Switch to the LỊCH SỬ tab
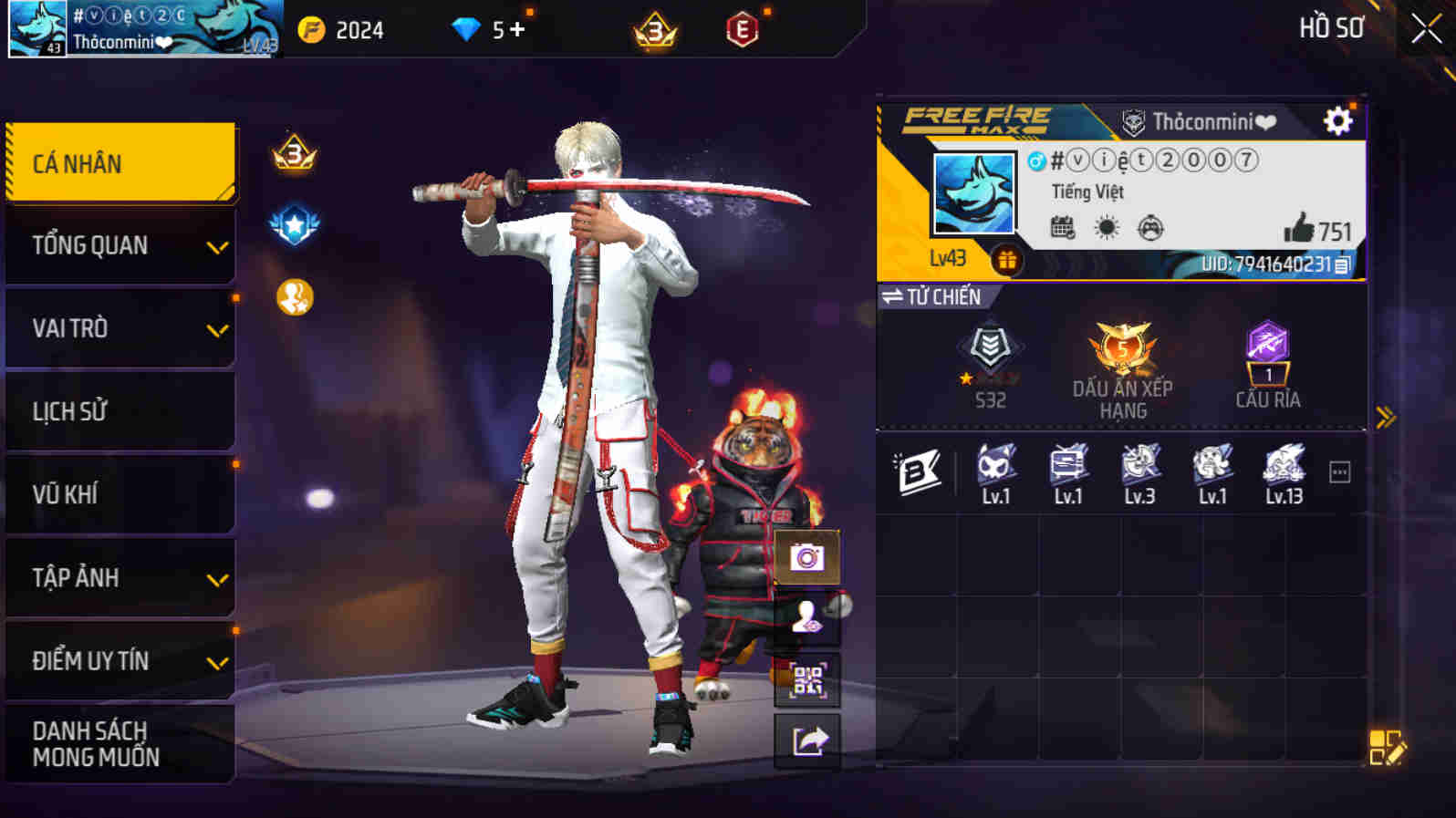The height and width of the screenshot is (818, 1456). 121,411
